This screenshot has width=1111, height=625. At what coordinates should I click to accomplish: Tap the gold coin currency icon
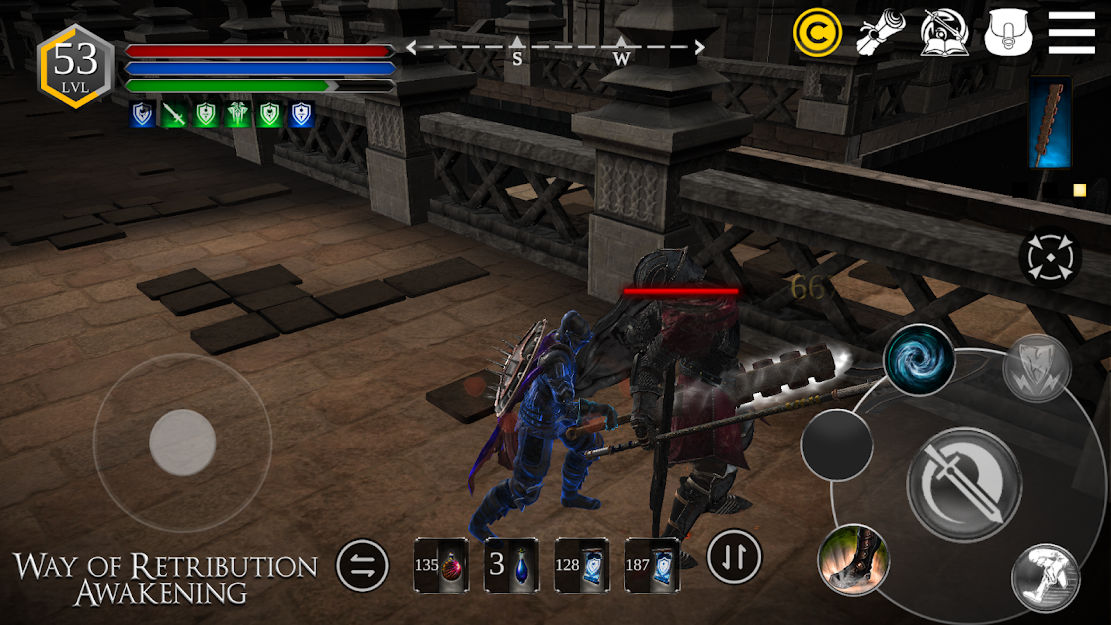pyautogui.click(x=817, y=33)
